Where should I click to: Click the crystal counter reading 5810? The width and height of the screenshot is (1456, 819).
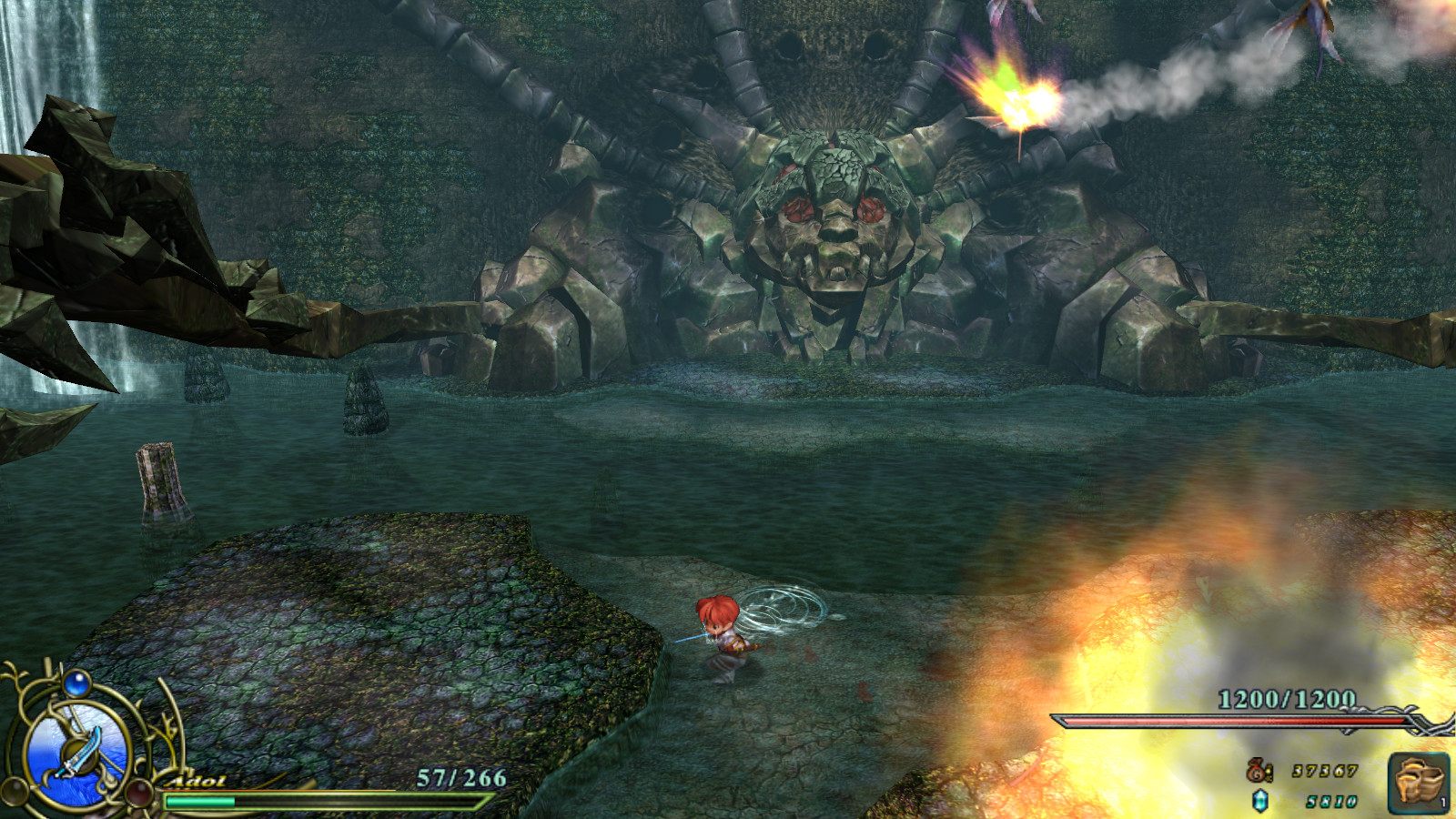coord(1330,802)
